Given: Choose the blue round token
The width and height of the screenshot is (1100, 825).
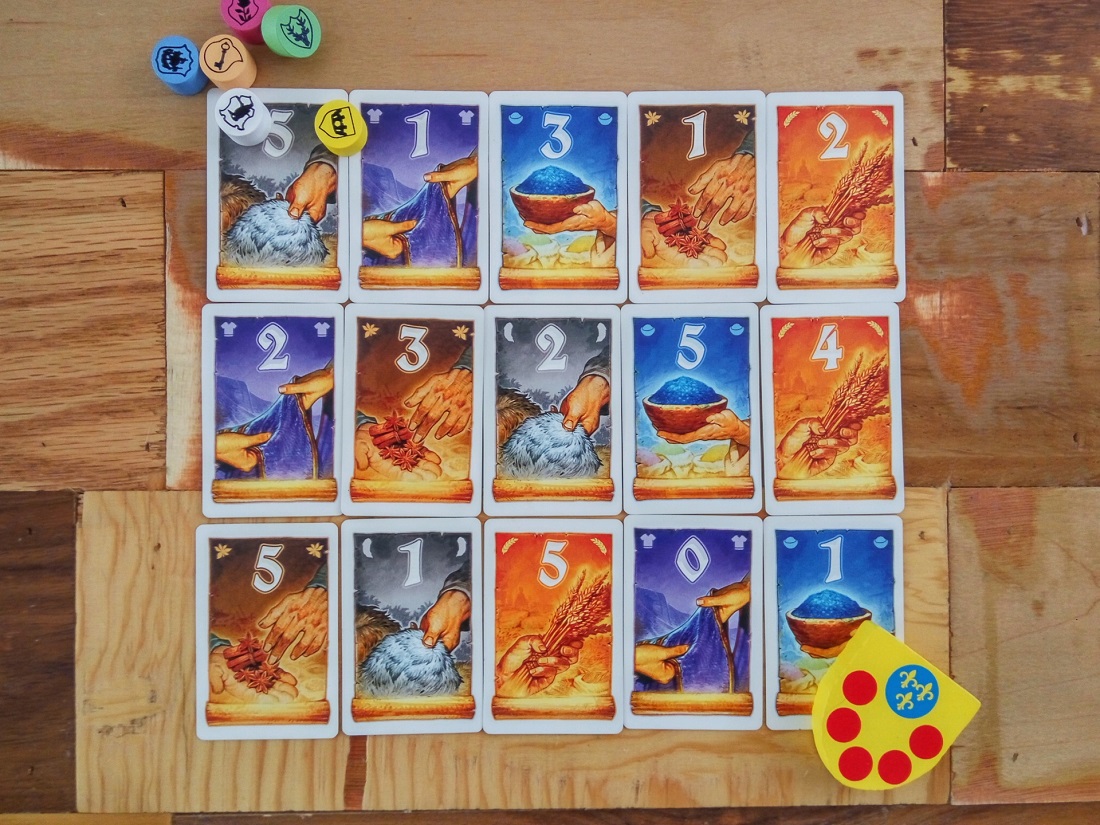Looking at the screenshot, I should click(x=178, y=63).
